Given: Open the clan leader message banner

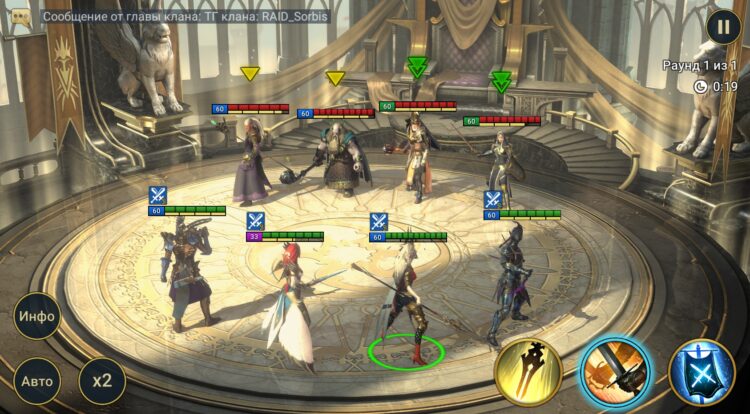Looking at the screenshot, I should 200,17.
